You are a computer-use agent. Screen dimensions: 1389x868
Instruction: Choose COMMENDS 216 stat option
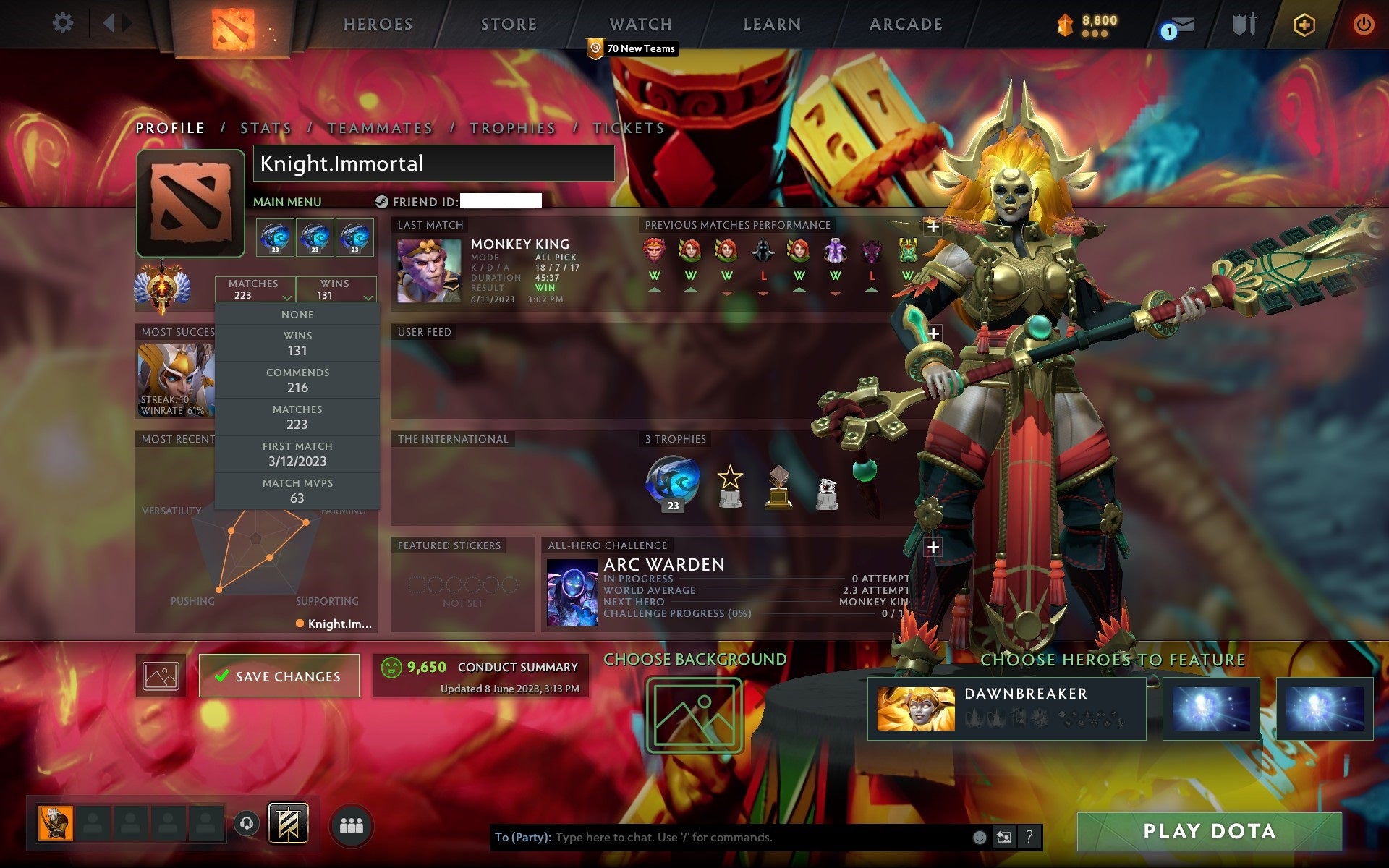click(x=298, y=380)
